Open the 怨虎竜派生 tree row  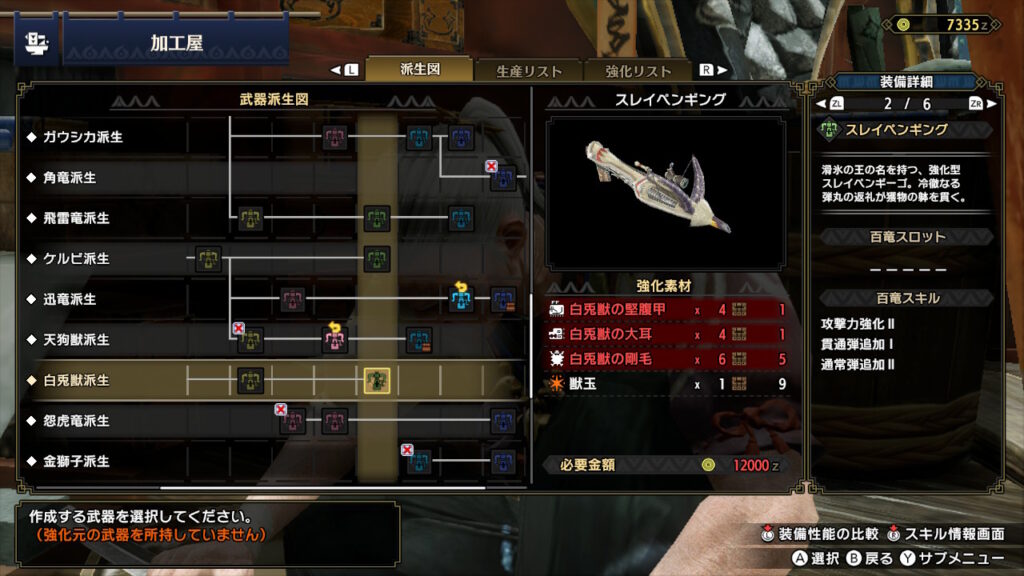(76, 421)
